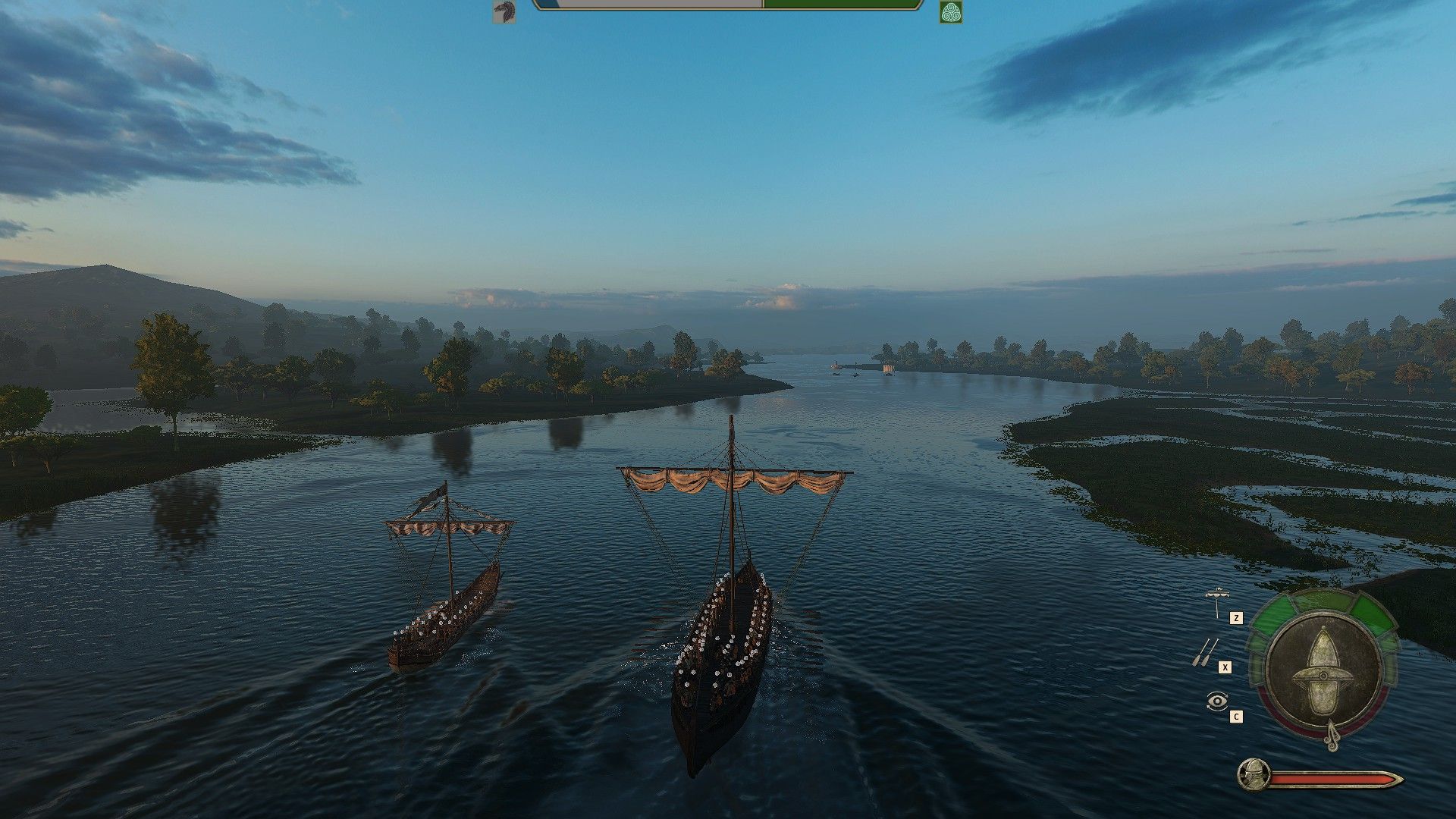Toggle the sail control icon
Image resolution: width=1456 pixels, height=819 pixels.
coord(1217,601)
